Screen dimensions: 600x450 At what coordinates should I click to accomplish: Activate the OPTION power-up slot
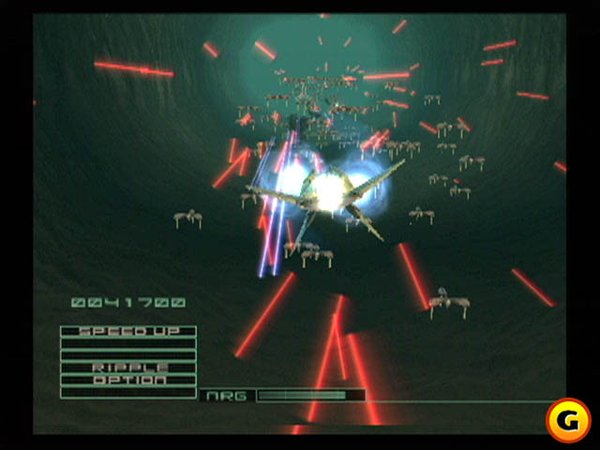tap(128, 379)
